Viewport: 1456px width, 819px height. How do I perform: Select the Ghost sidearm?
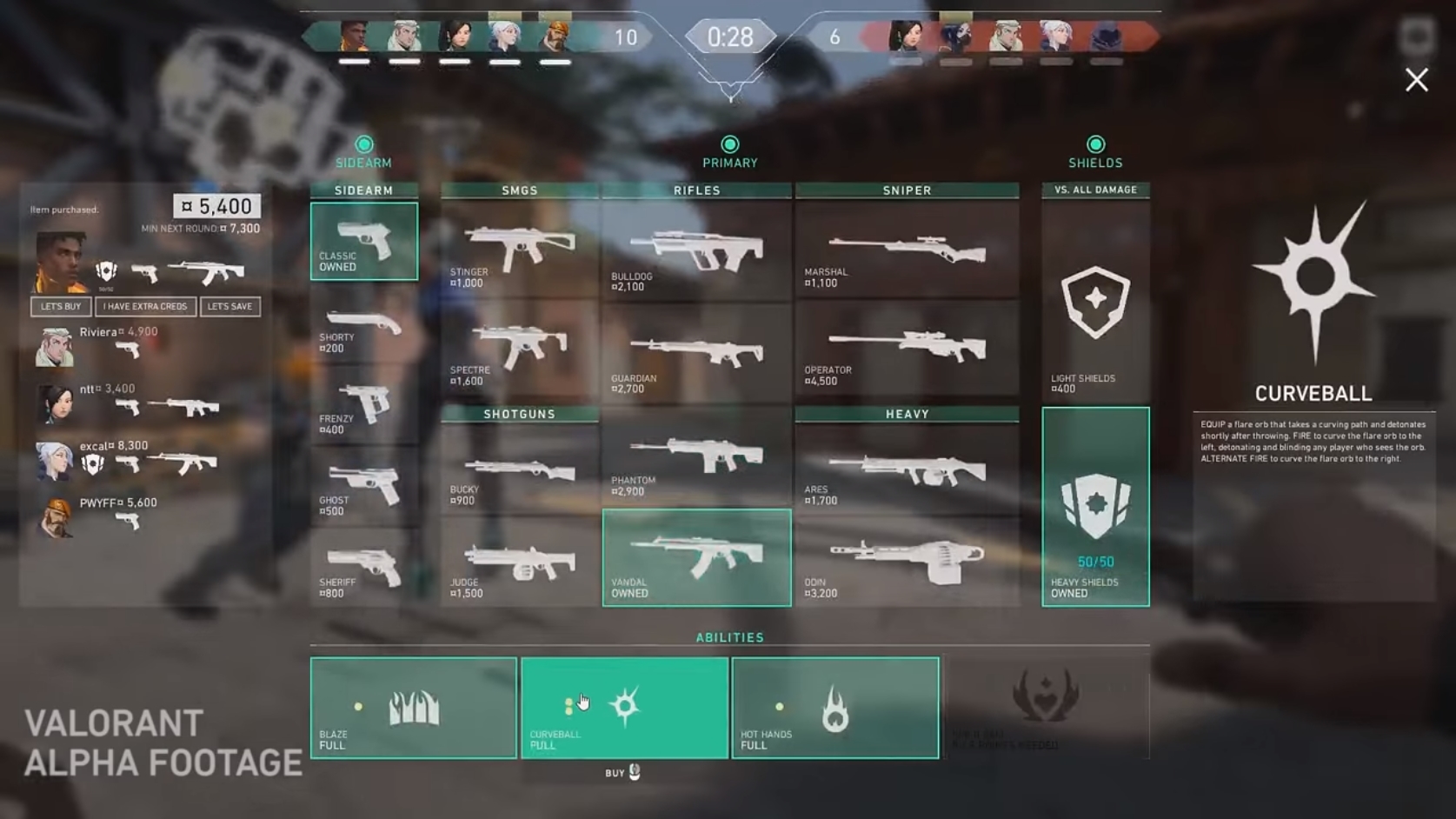coord(363,489)
